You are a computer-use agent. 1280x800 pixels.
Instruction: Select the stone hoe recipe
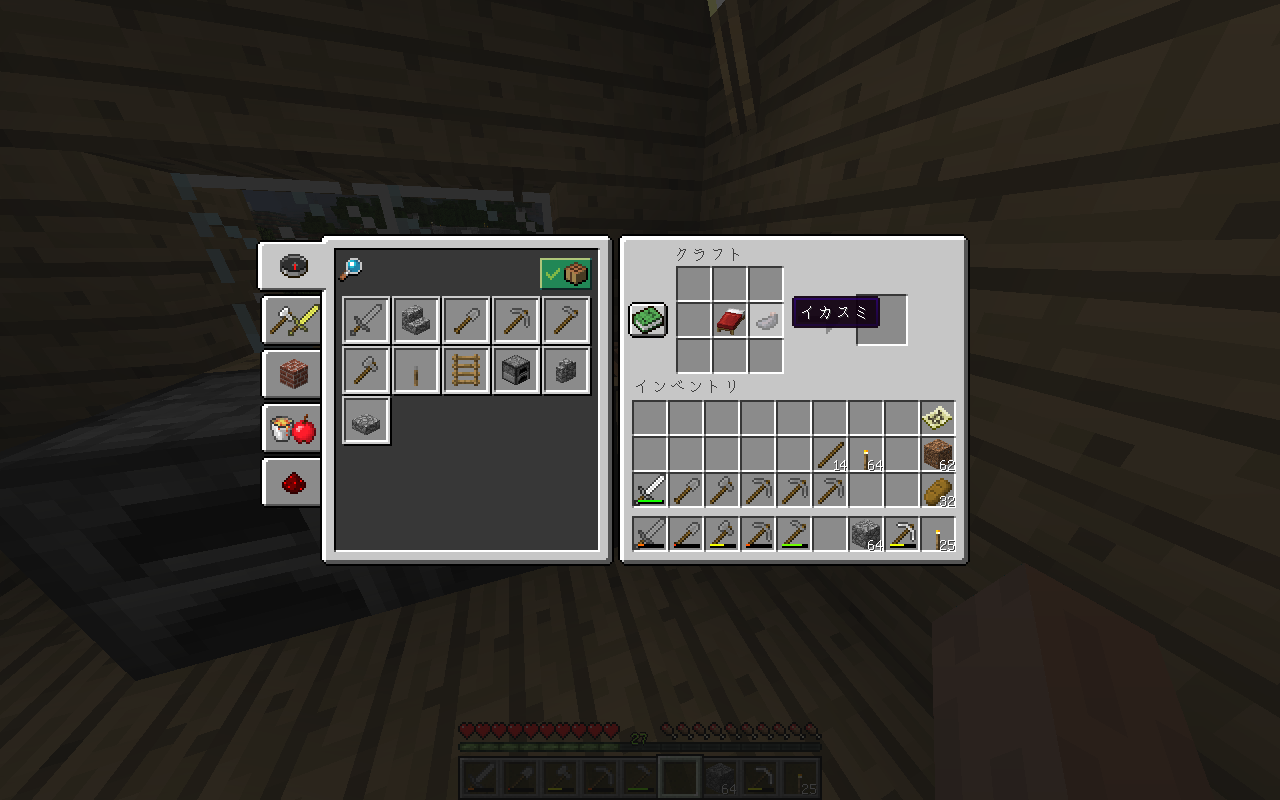point(565,320)
